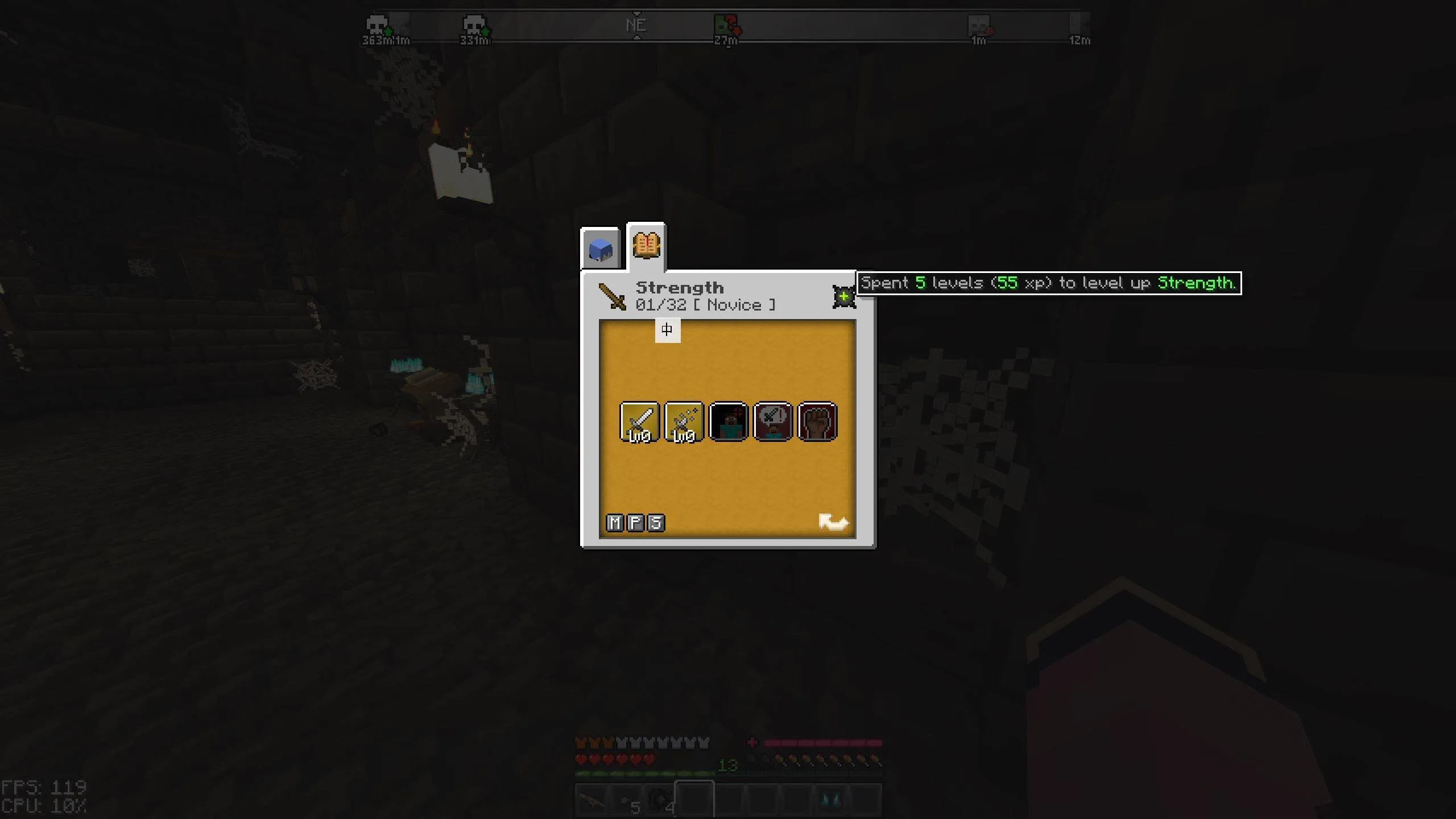Select the sweeping attack skill node

click(684, 421)
